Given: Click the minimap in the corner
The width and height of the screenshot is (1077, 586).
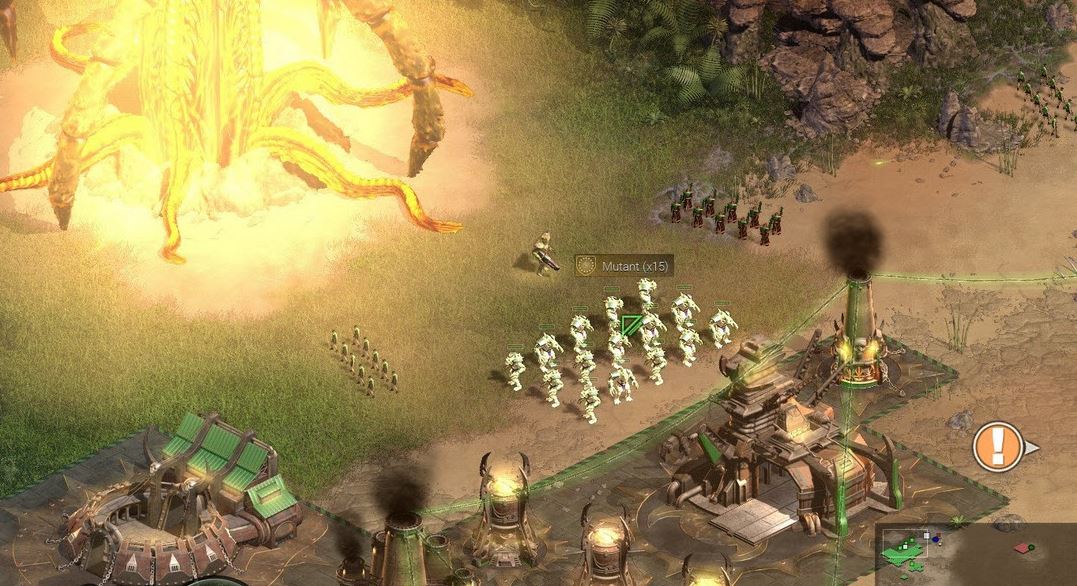Looking at the screenshot, I should [974, 553].
